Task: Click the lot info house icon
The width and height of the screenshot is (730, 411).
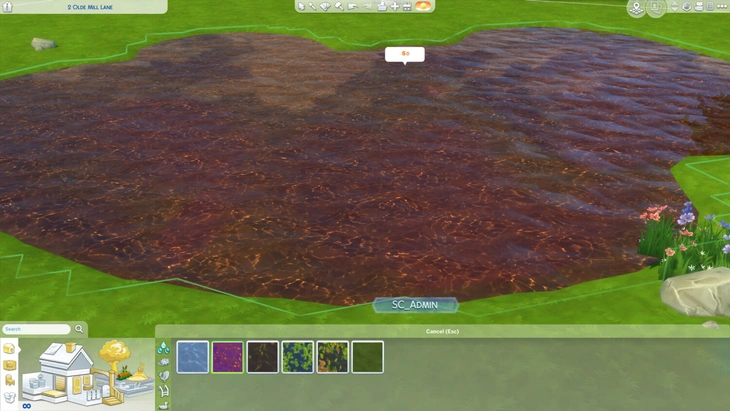Action: (x=7, y=7)
